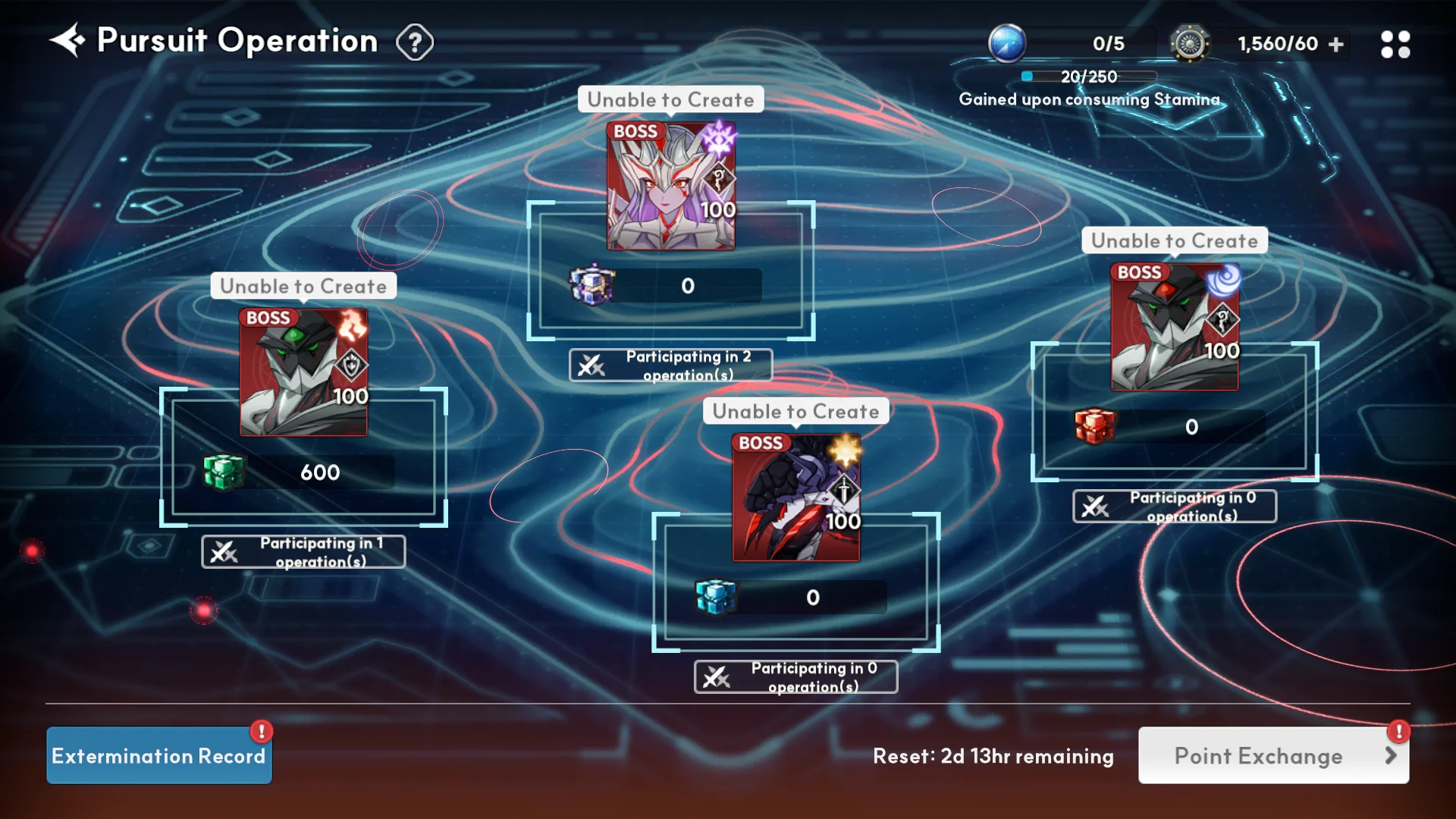Tap the blue orb pursuit ticket icon
Viewport: 1456px width, 819px height.
click(1007, 44)
